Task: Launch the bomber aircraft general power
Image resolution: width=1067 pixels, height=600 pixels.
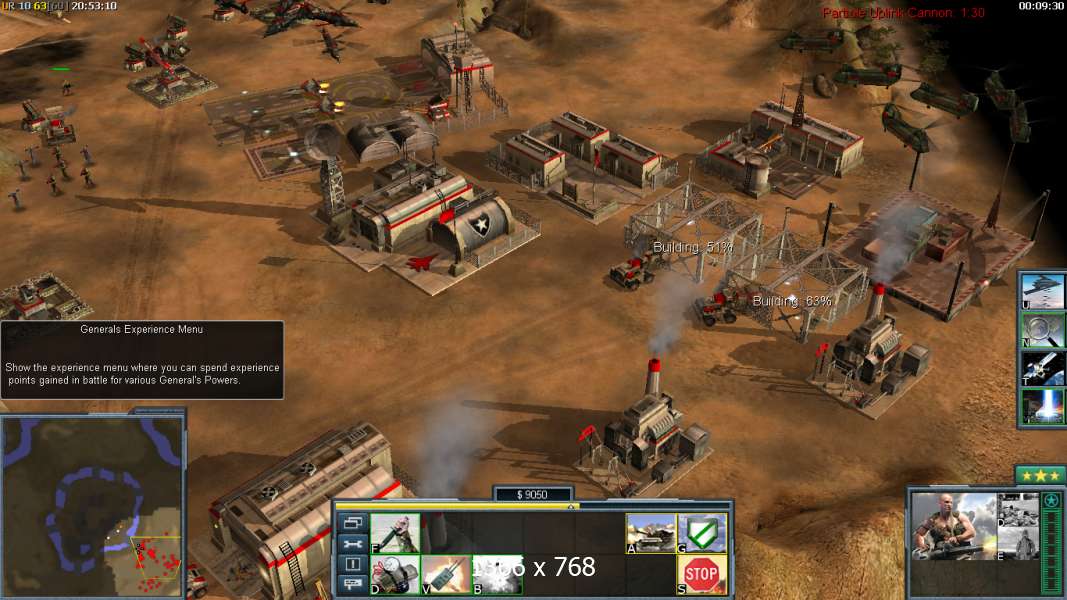Action: (x=1042, y=291)
